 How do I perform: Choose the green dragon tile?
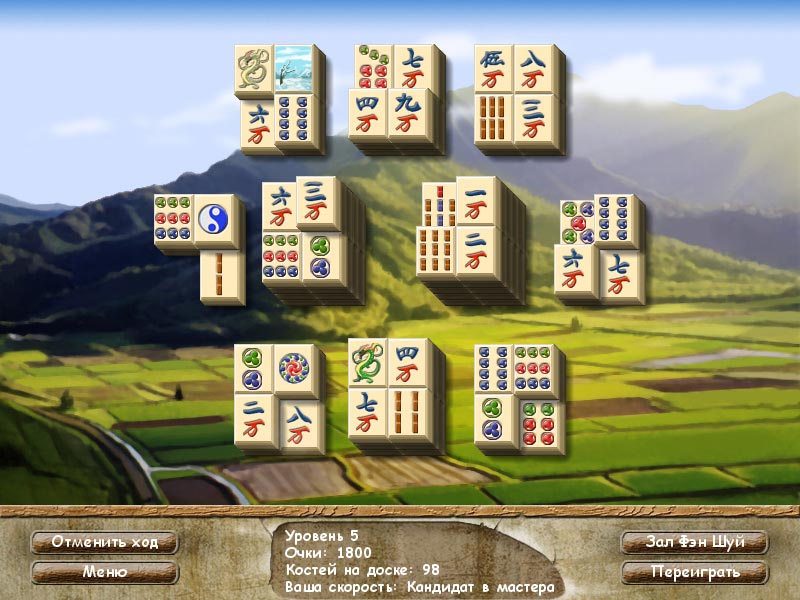[367, 363]
